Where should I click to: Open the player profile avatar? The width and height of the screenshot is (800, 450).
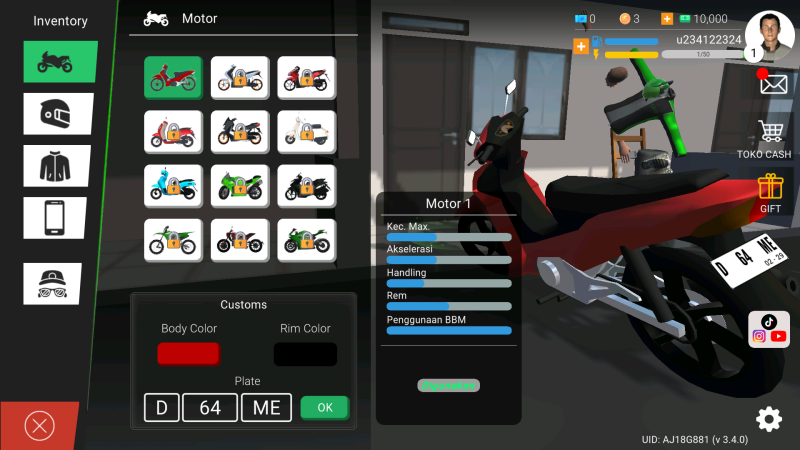tap(769, 33)
